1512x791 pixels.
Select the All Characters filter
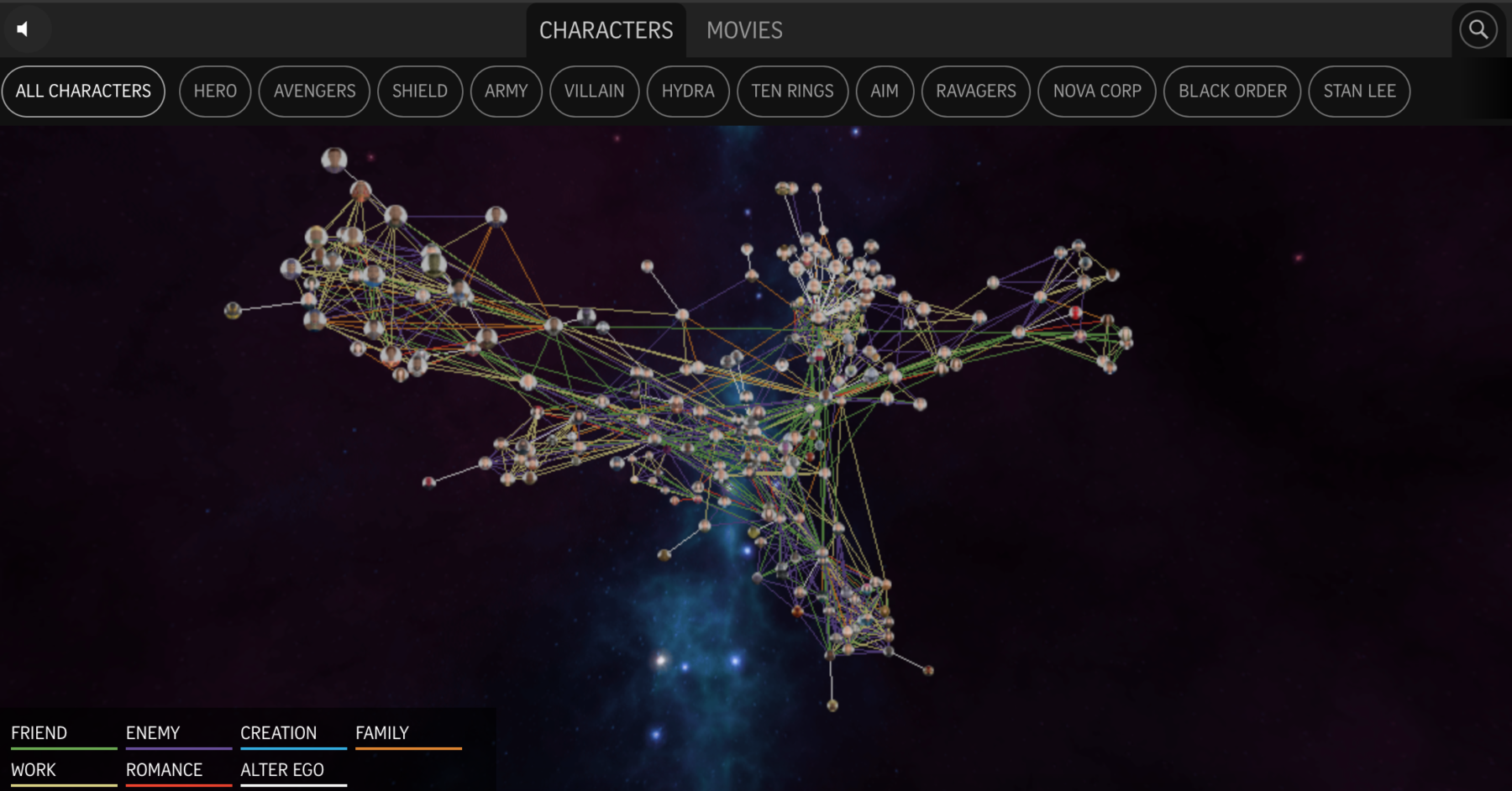[x=83, y=92]
